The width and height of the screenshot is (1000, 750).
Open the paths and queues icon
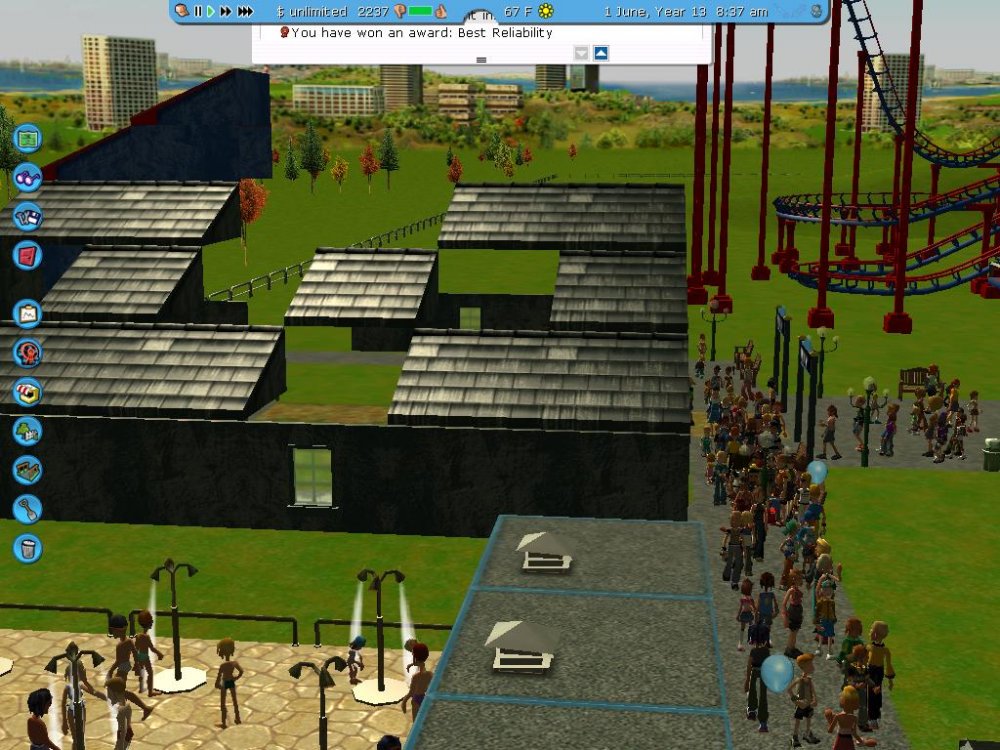tap(27, 470)
